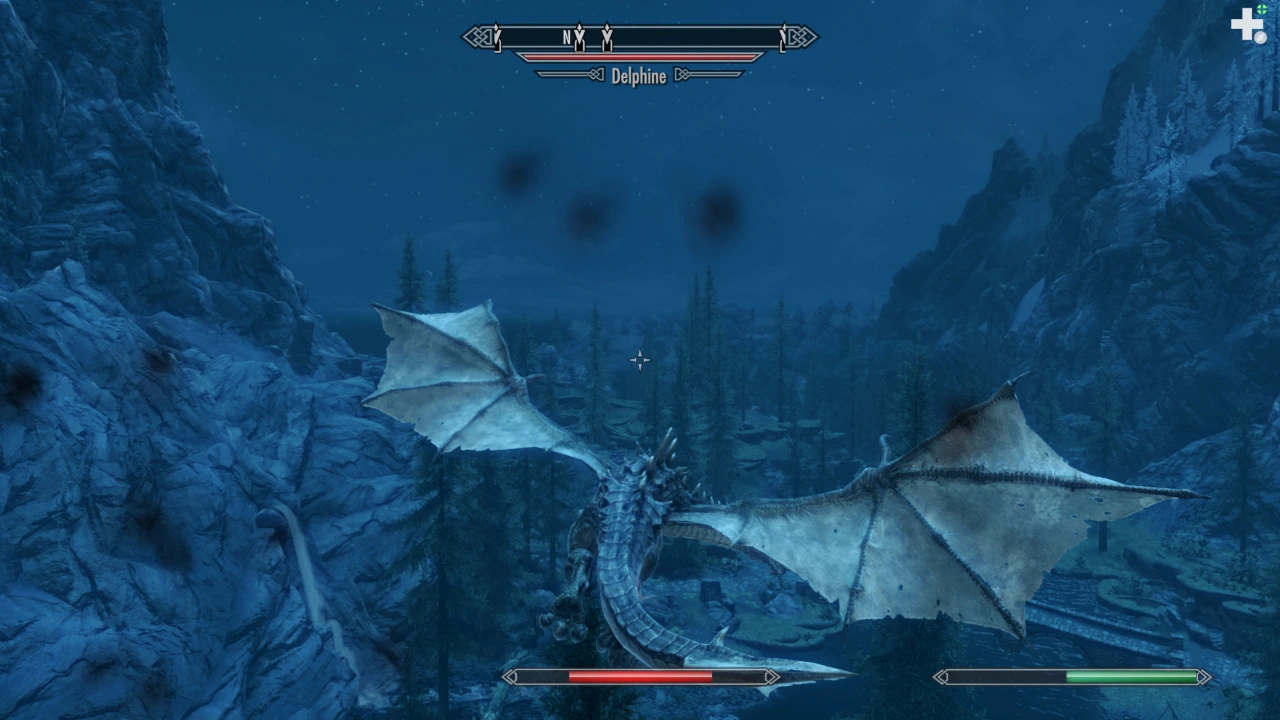Click the right arrow cap of the stamina bar
This screenshot has height=720, width=1280.
[x=1203, y=677]
